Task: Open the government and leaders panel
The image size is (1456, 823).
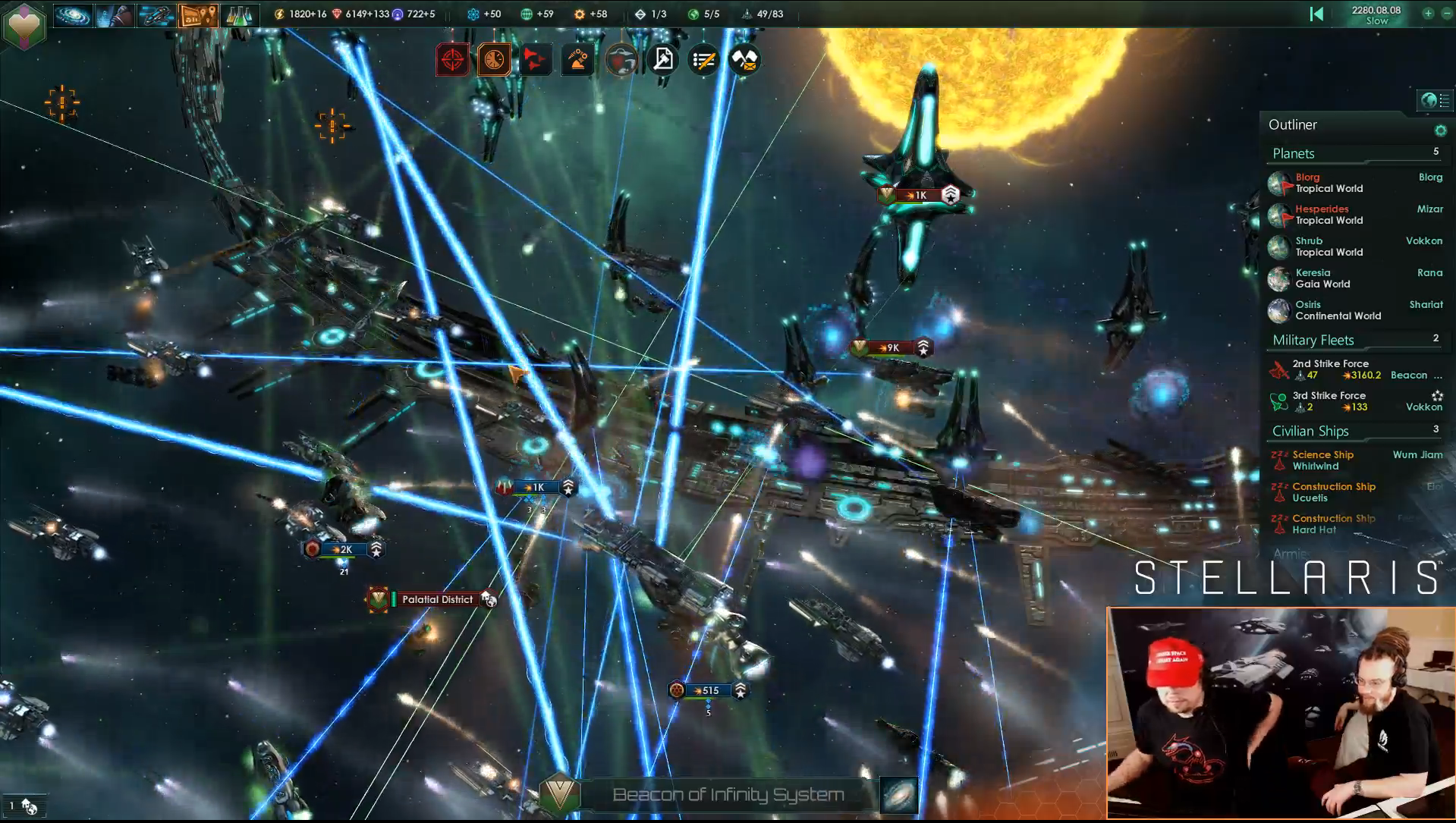Action: pos(115,15)
